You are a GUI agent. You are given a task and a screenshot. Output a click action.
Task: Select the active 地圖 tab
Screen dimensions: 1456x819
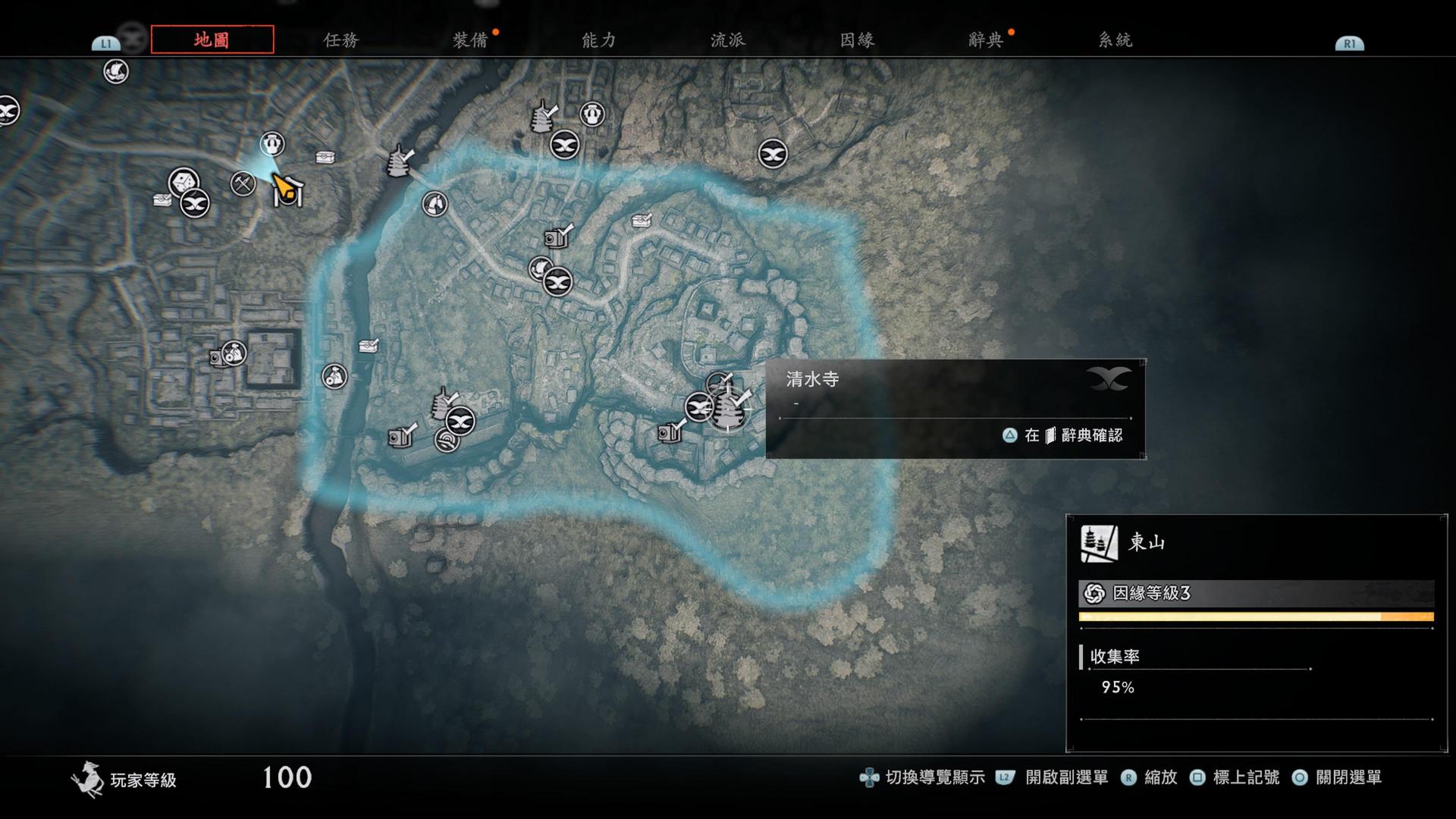(212, 39)
